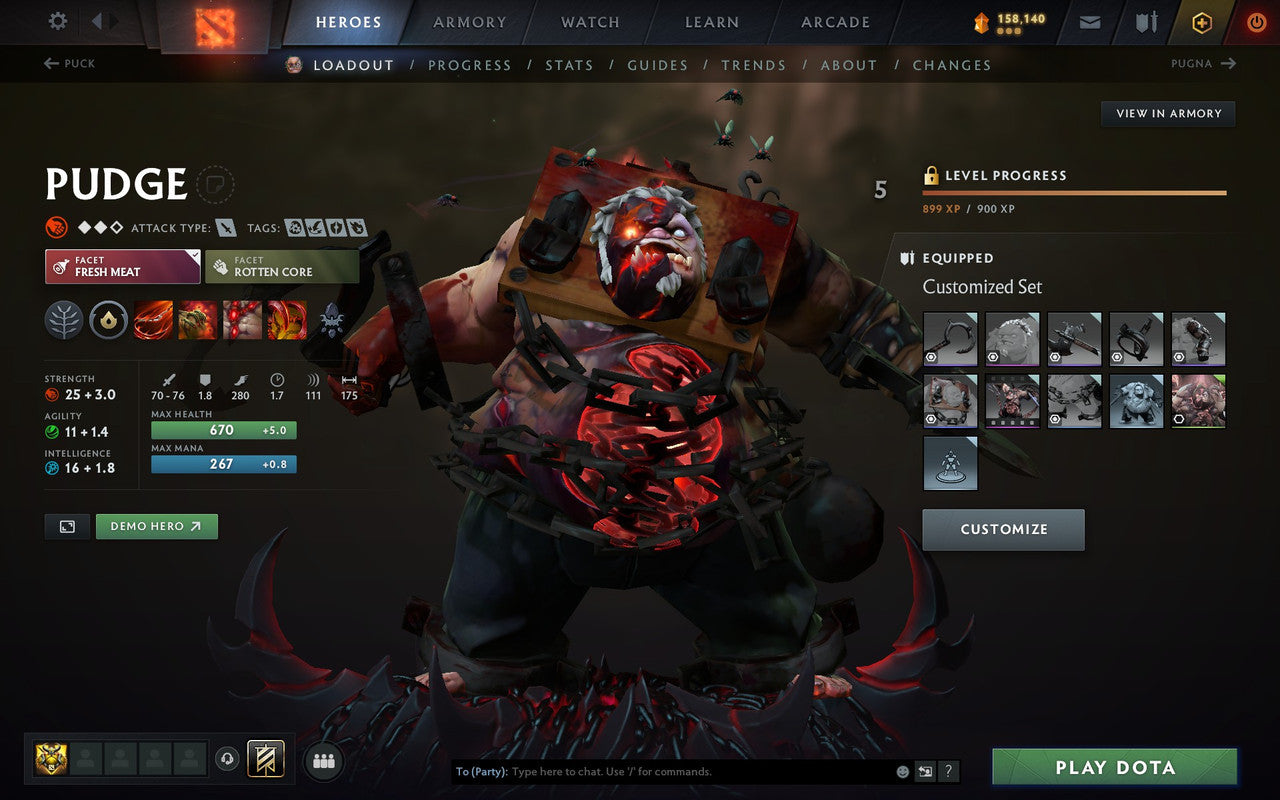Switch to the STATS tab
The width and height of the screenshot is (1280, 800).
click(x=569, y=64)
